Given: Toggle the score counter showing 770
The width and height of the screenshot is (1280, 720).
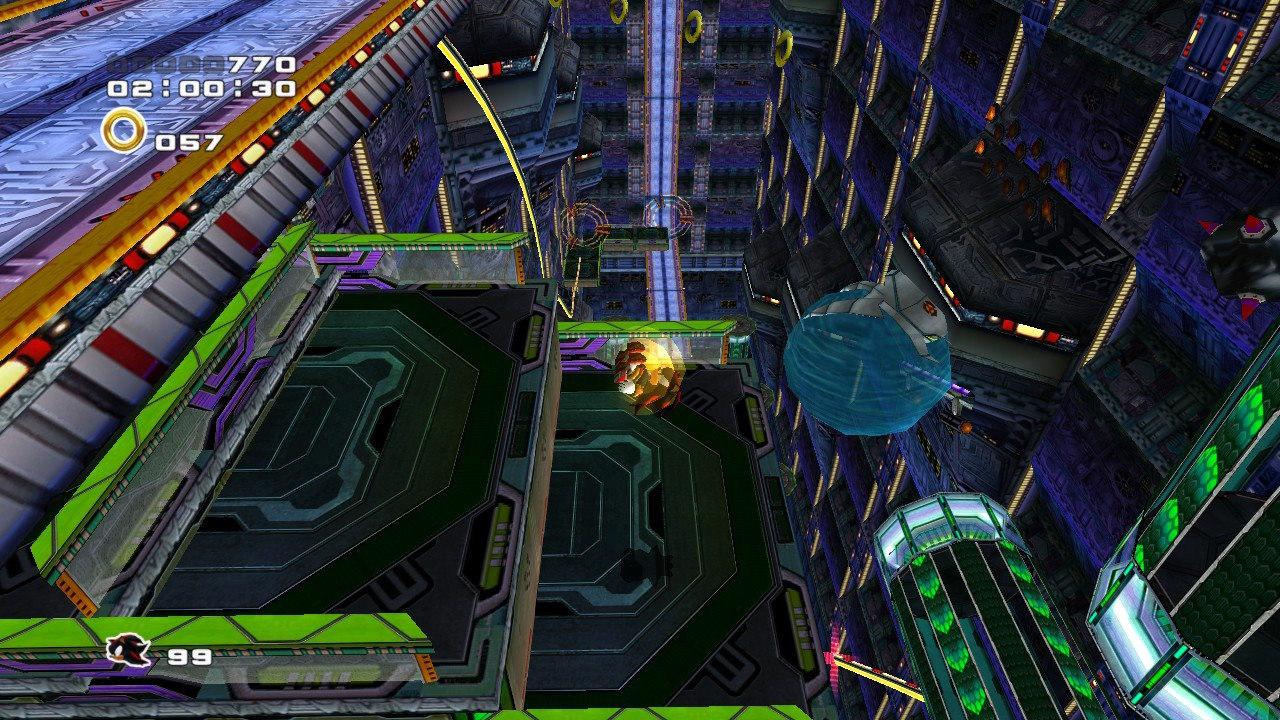Looking at the screenshot, I should [x=260, y=62].
